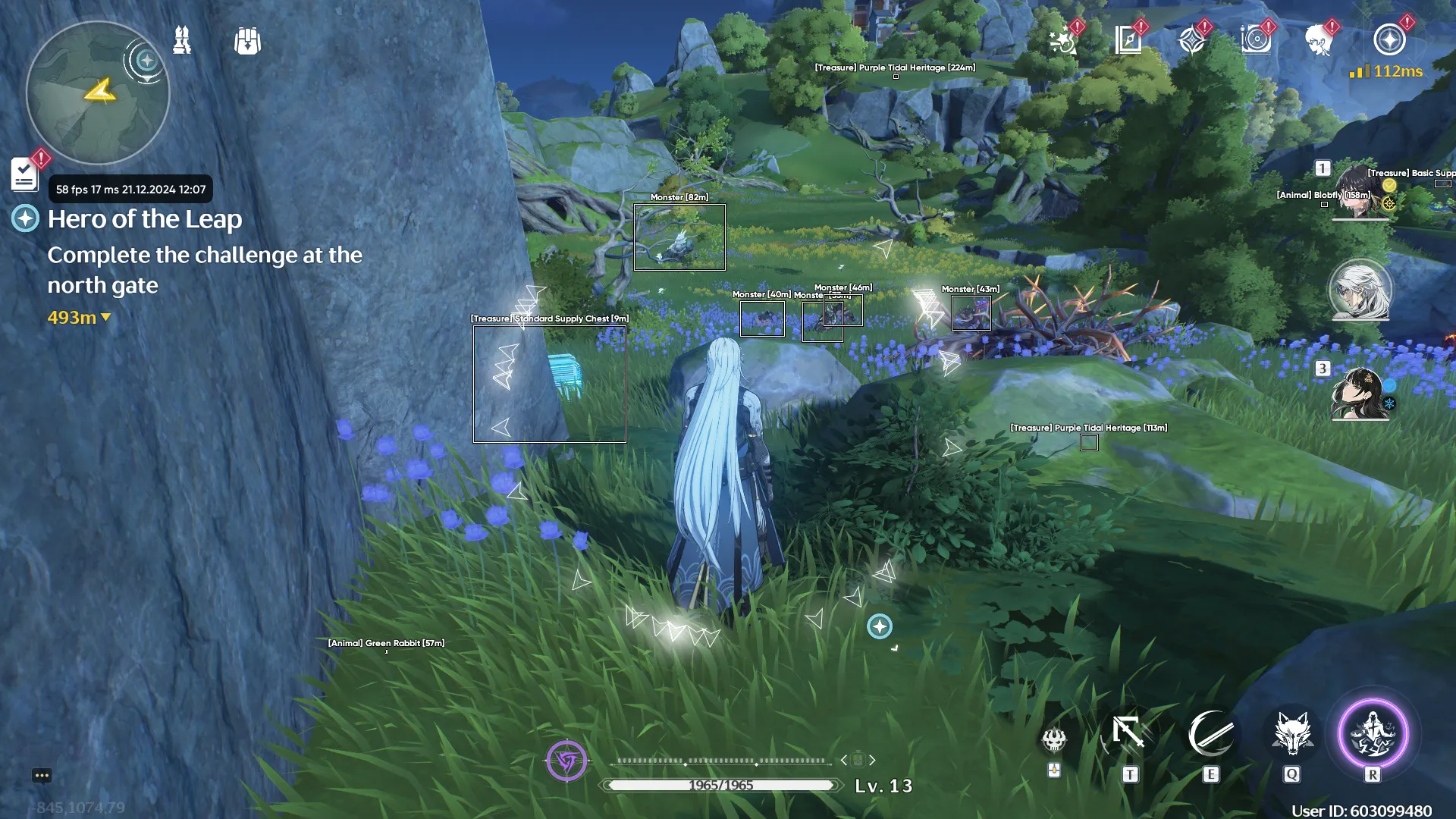Open the compass guidebook icon
This screenshot has height=819, width=1456.
(x=1128, y=40)
